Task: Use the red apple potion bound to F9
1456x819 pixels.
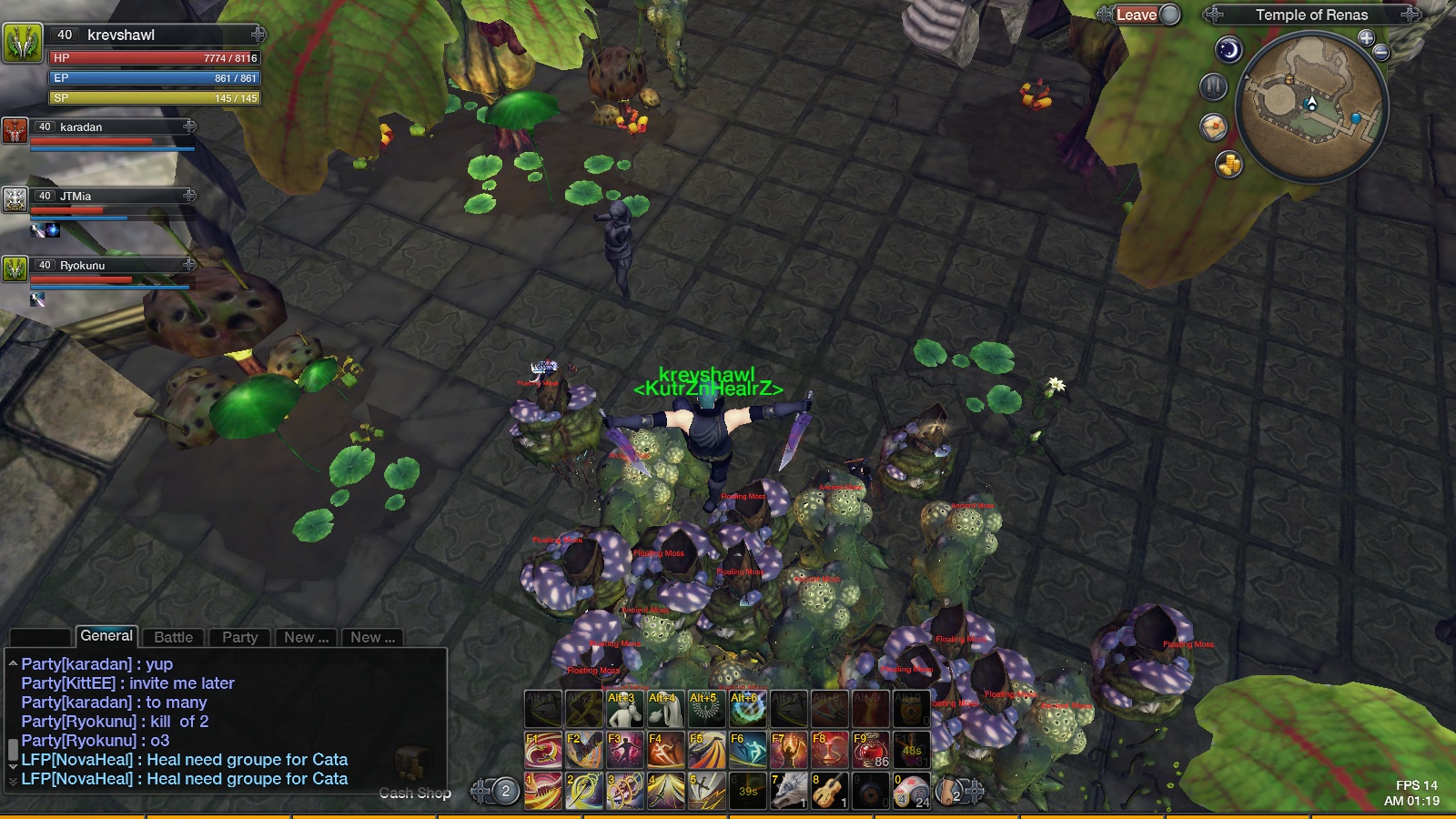Action: coord(870,746)
